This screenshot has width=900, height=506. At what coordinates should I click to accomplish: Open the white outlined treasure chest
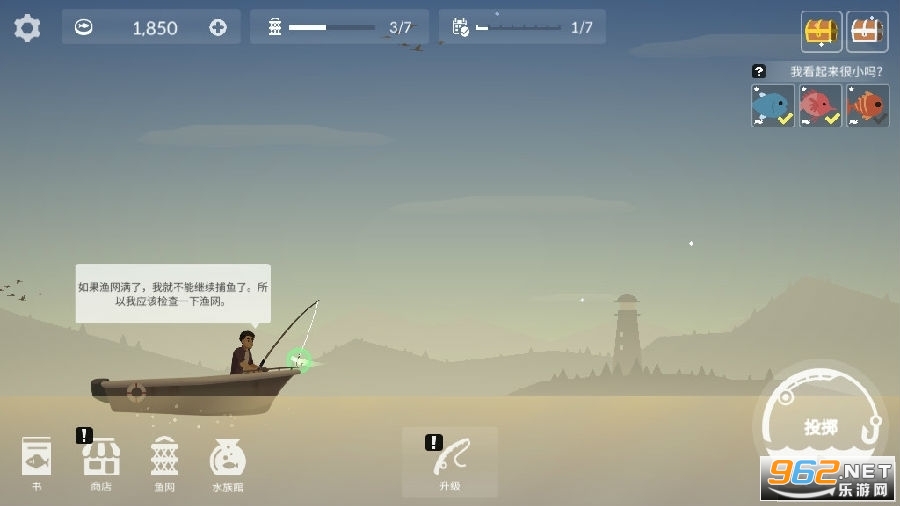point(867,31)
